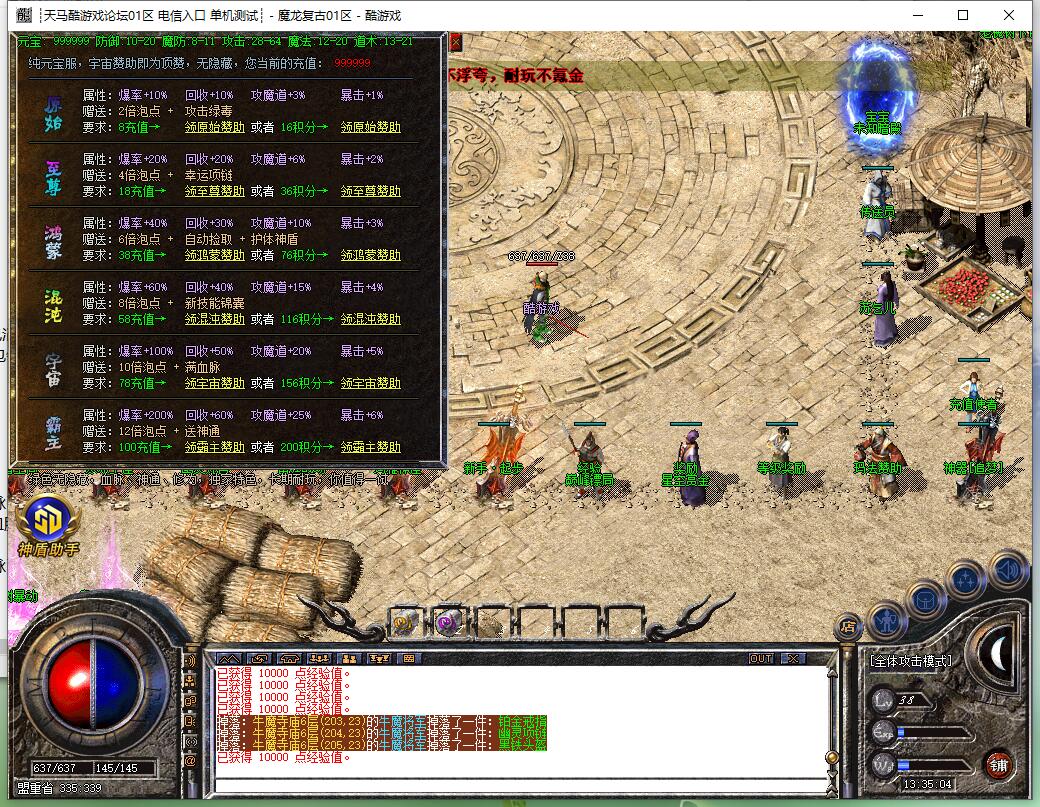Focus the chat text input field
The height and width of the screenshot is (807, 1040).
[520, 783]
